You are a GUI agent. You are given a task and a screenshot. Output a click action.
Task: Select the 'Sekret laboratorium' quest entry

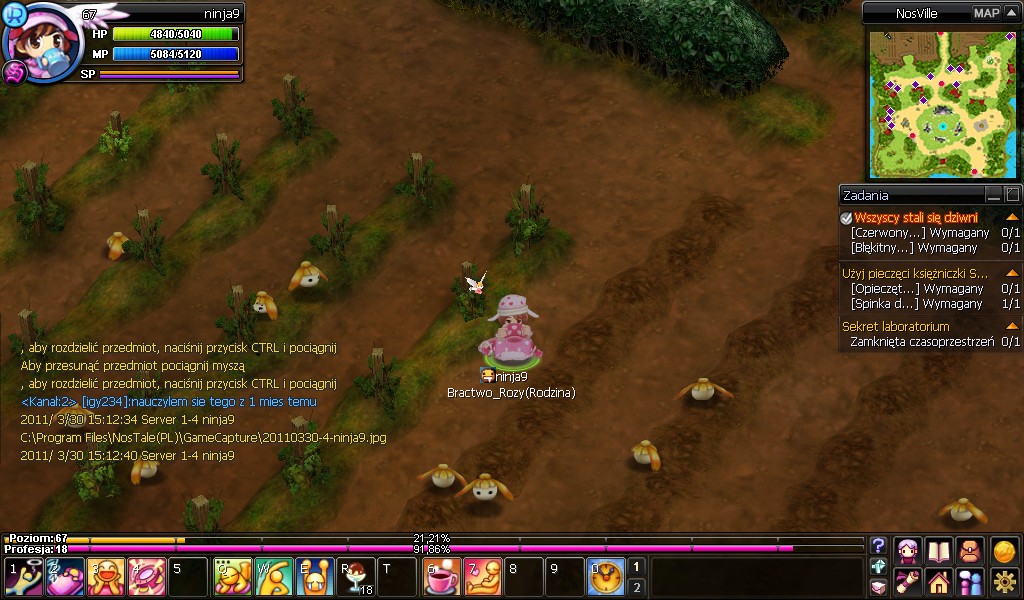(x=896, y=326)
